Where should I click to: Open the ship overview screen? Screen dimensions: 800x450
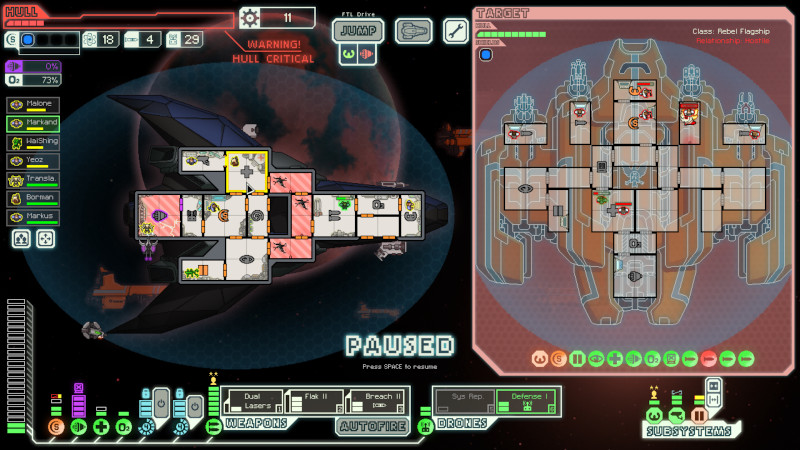pyautogui.click(x=413, y=31)
